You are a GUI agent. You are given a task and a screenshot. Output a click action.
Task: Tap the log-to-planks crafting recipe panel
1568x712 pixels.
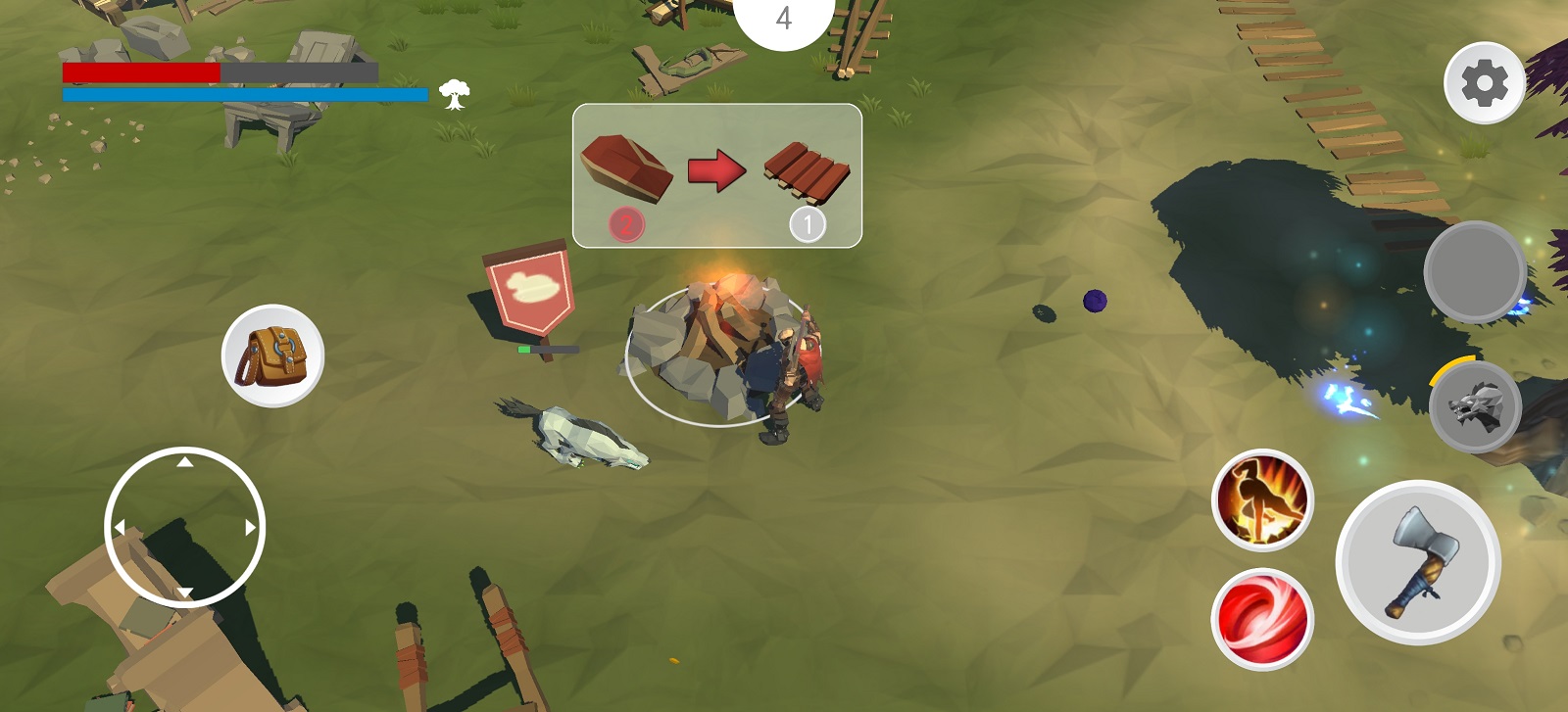[x=716, y=175]
